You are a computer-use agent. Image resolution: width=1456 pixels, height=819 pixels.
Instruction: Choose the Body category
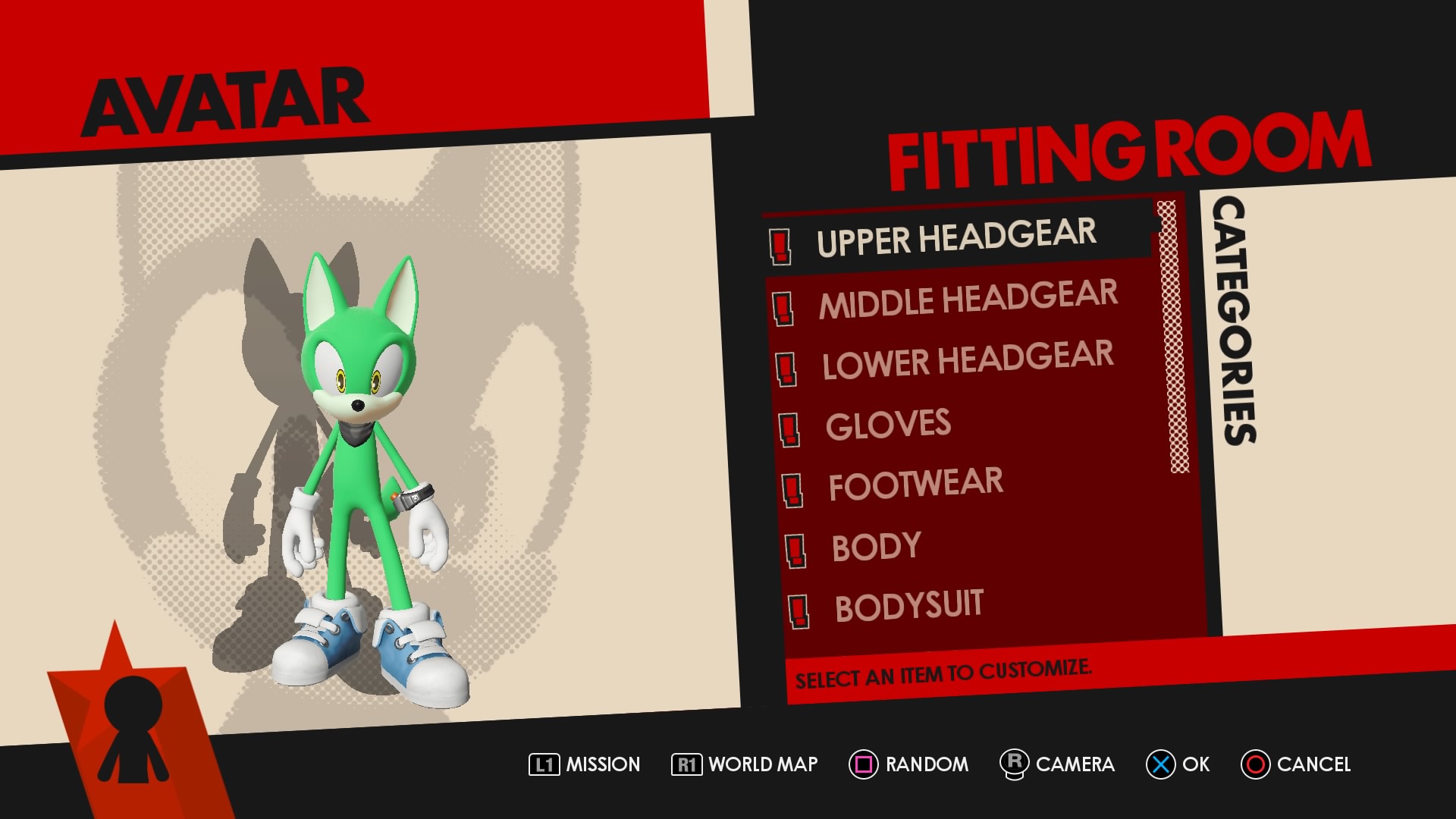pos(876,546)
